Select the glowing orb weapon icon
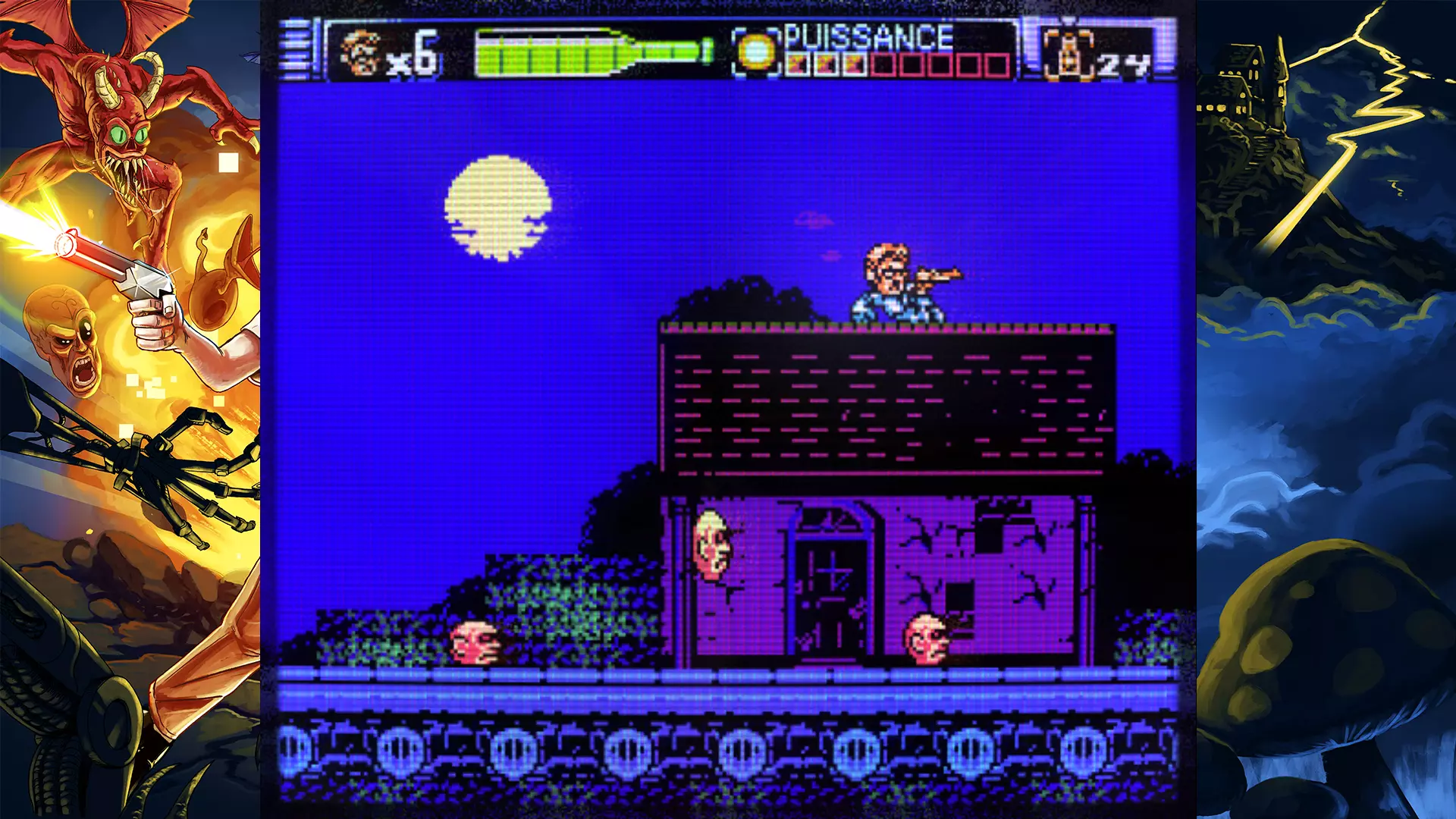This screenshot has height=819, width=1456. coord(756,52)
